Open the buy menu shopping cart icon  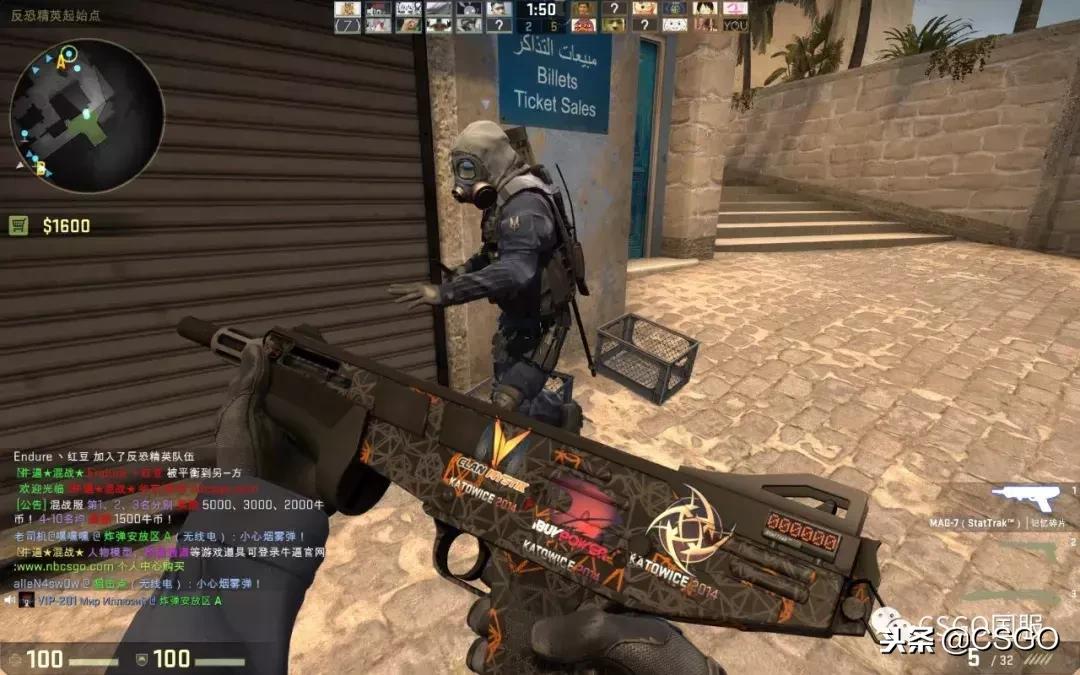coord(19,226)
